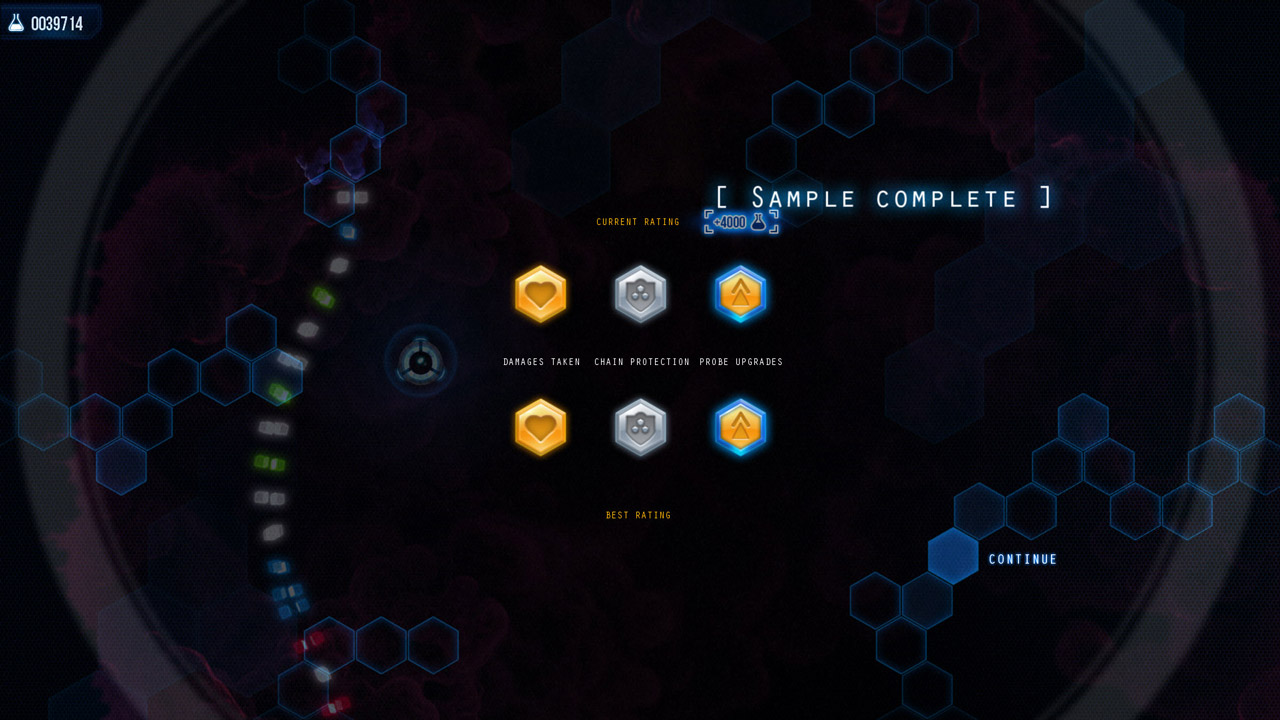Select the probe icon inside the petri dish
The width and height of the screenshot is (1280, 720).
point(419,362)
